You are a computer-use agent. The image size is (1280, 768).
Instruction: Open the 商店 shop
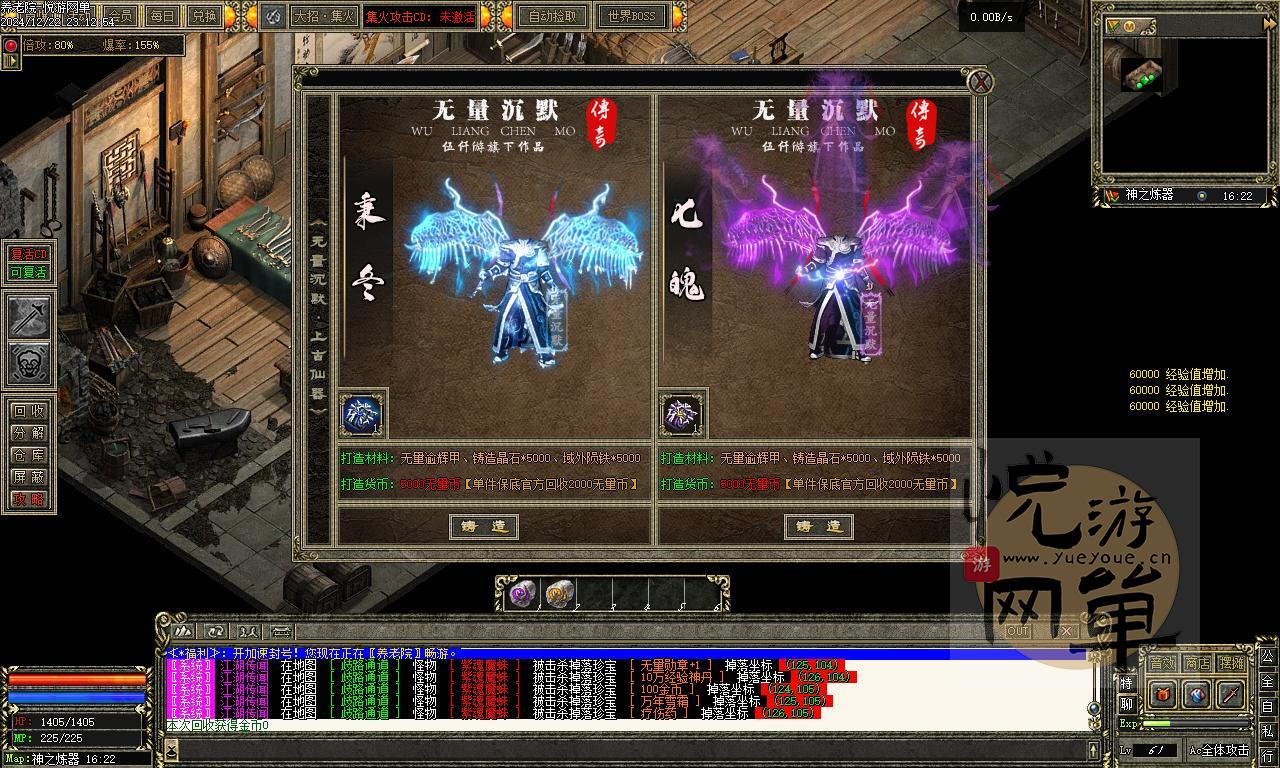pyautogui.click(x=1197, y=663)
